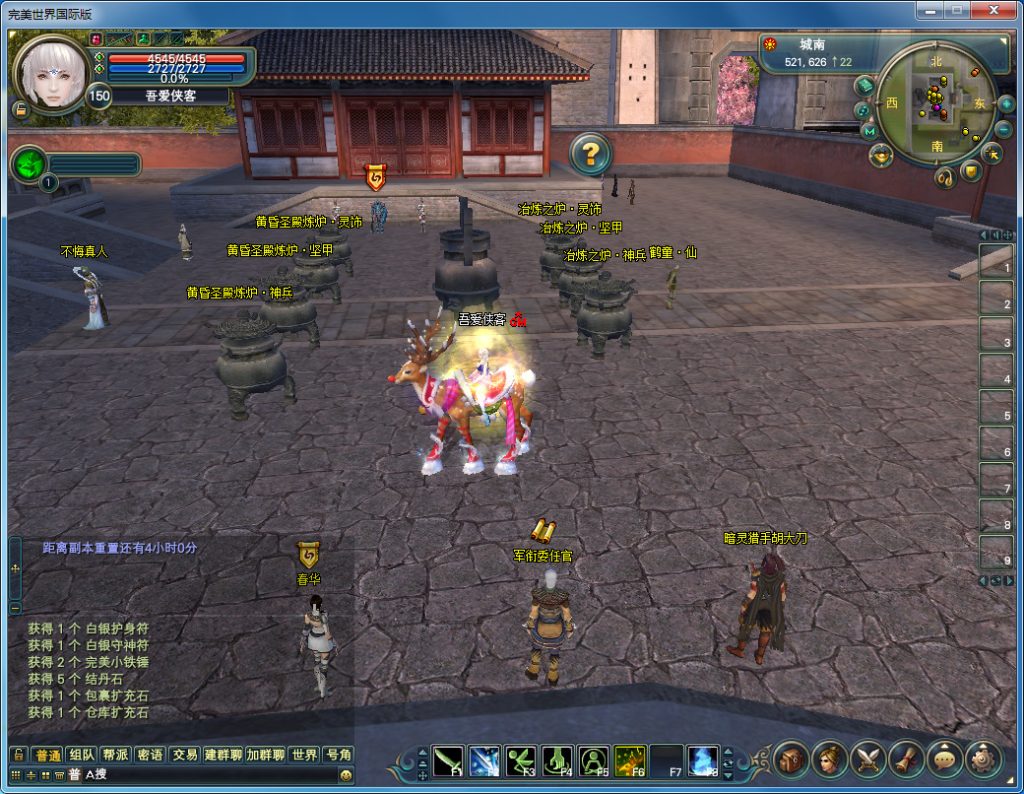Open the world map with the M button
Image resolution: width=1024 pixels, height=794 pixels.
point(868,131)
